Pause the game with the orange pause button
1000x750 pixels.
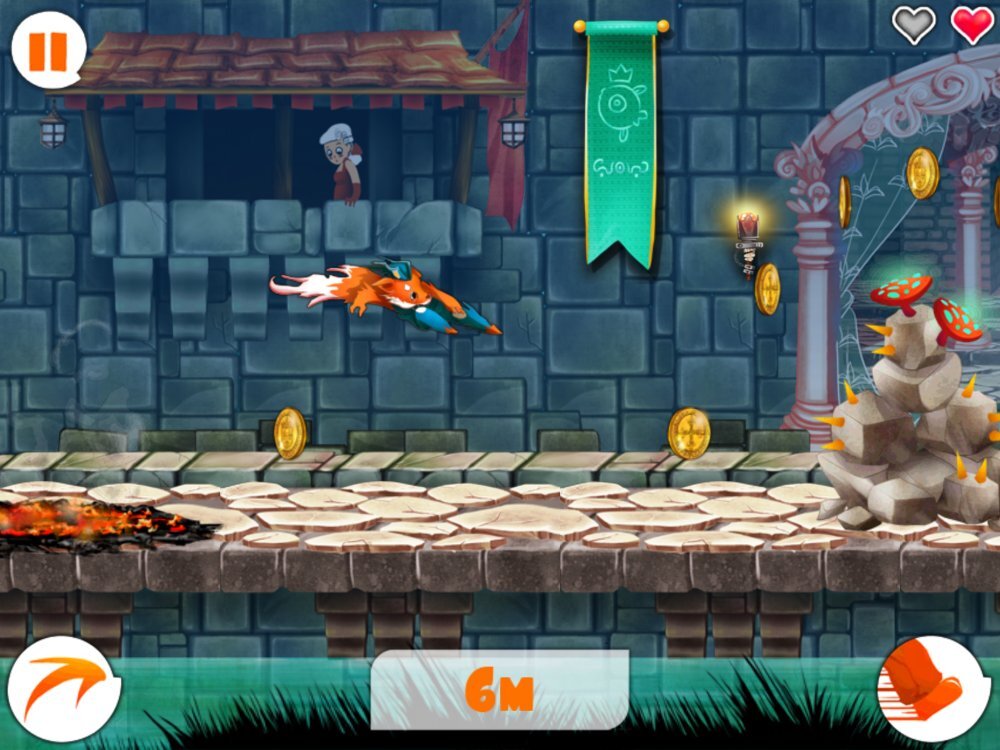pyautogui.click(x=47, y=50)
